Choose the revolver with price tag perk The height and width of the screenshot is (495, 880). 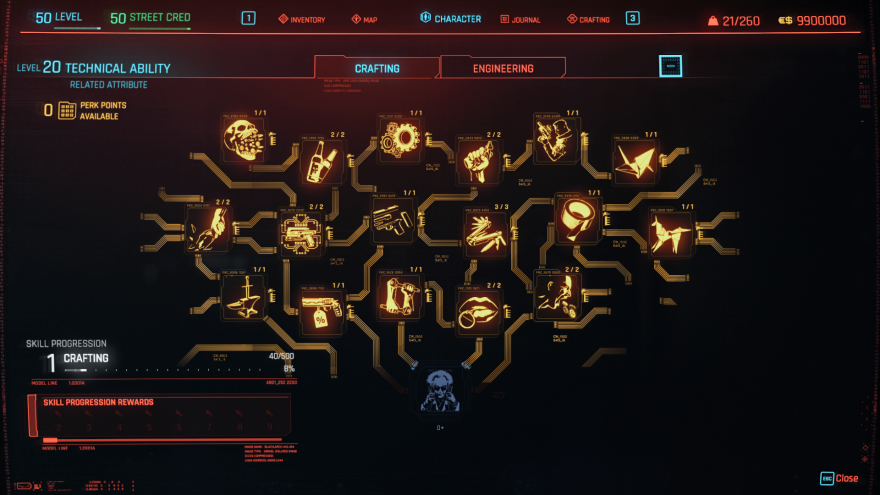[322, 309]
